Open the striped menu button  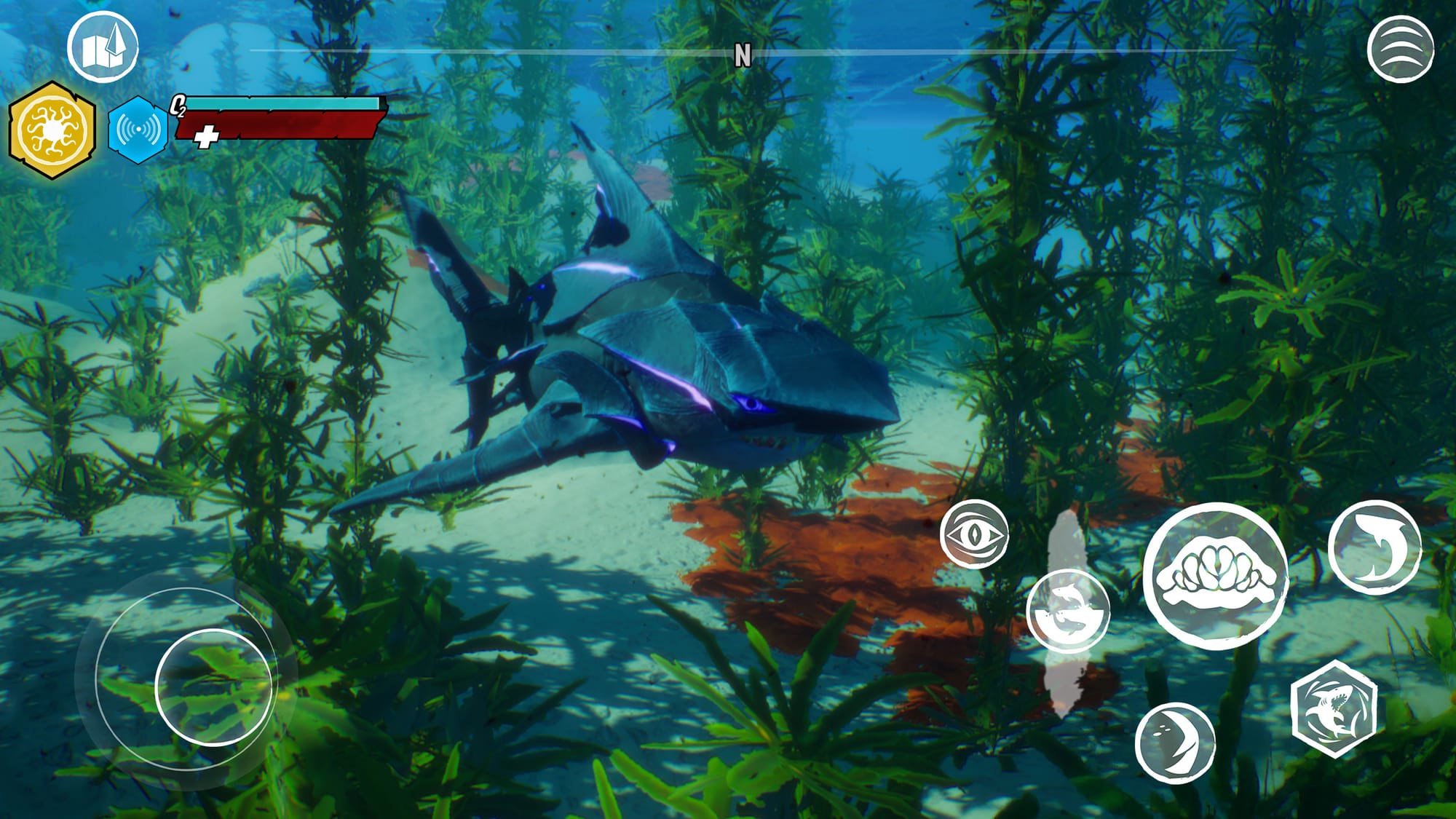1400,49
